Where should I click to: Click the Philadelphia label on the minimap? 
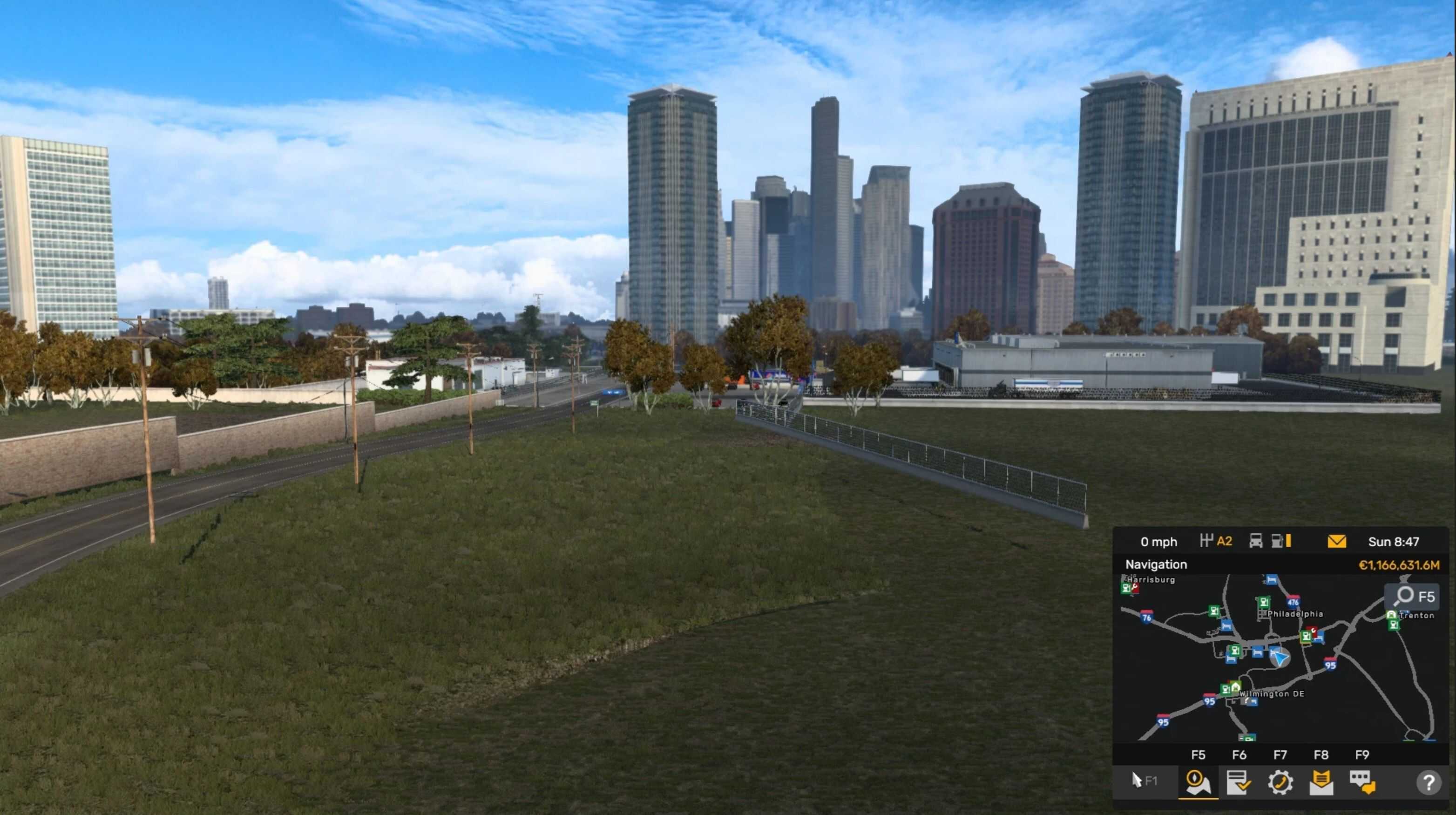click(x=1295, y=614)
